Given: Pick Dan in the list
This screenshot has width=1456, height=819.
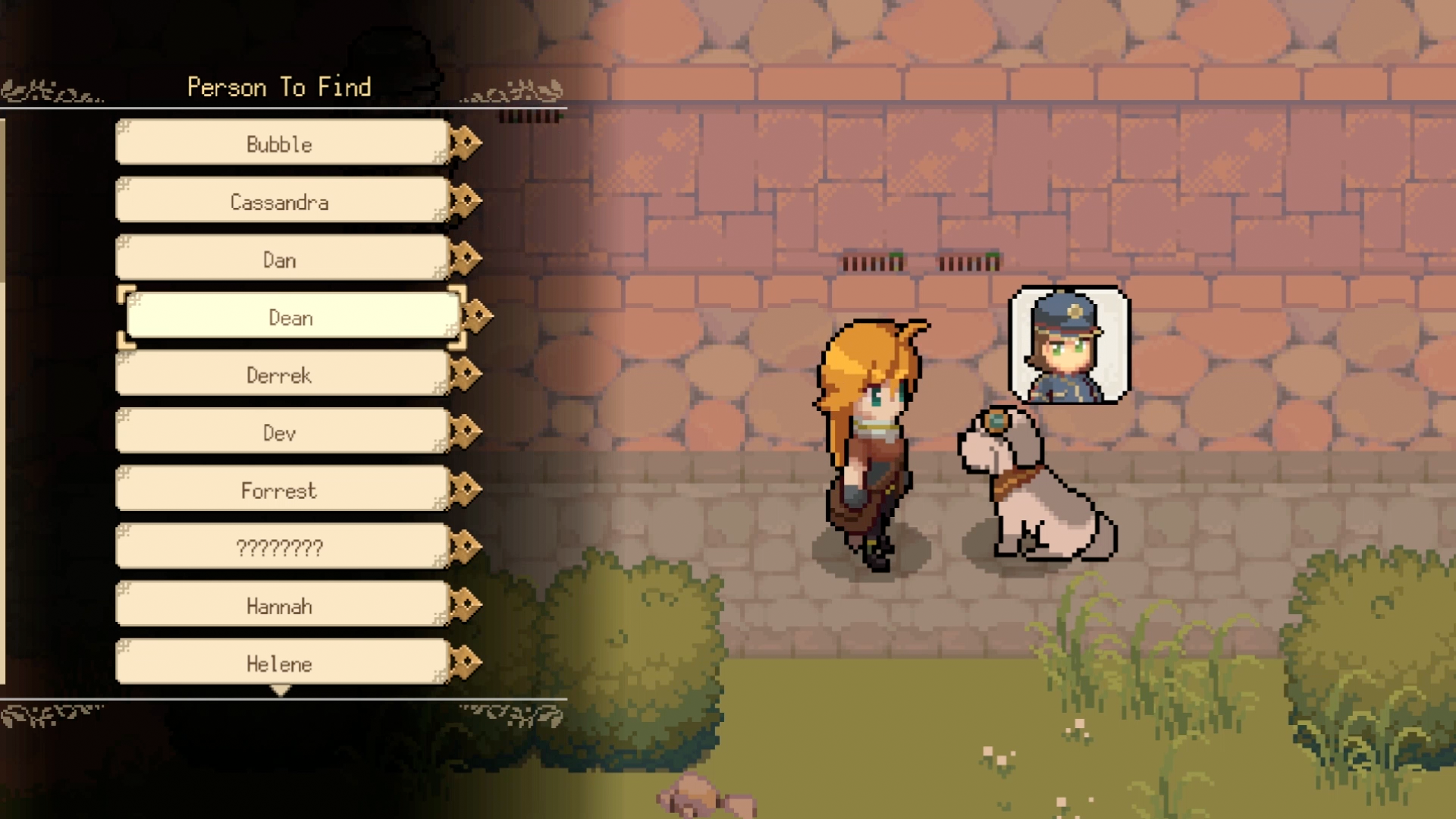Looking at the screenshot, I should 281,259.
